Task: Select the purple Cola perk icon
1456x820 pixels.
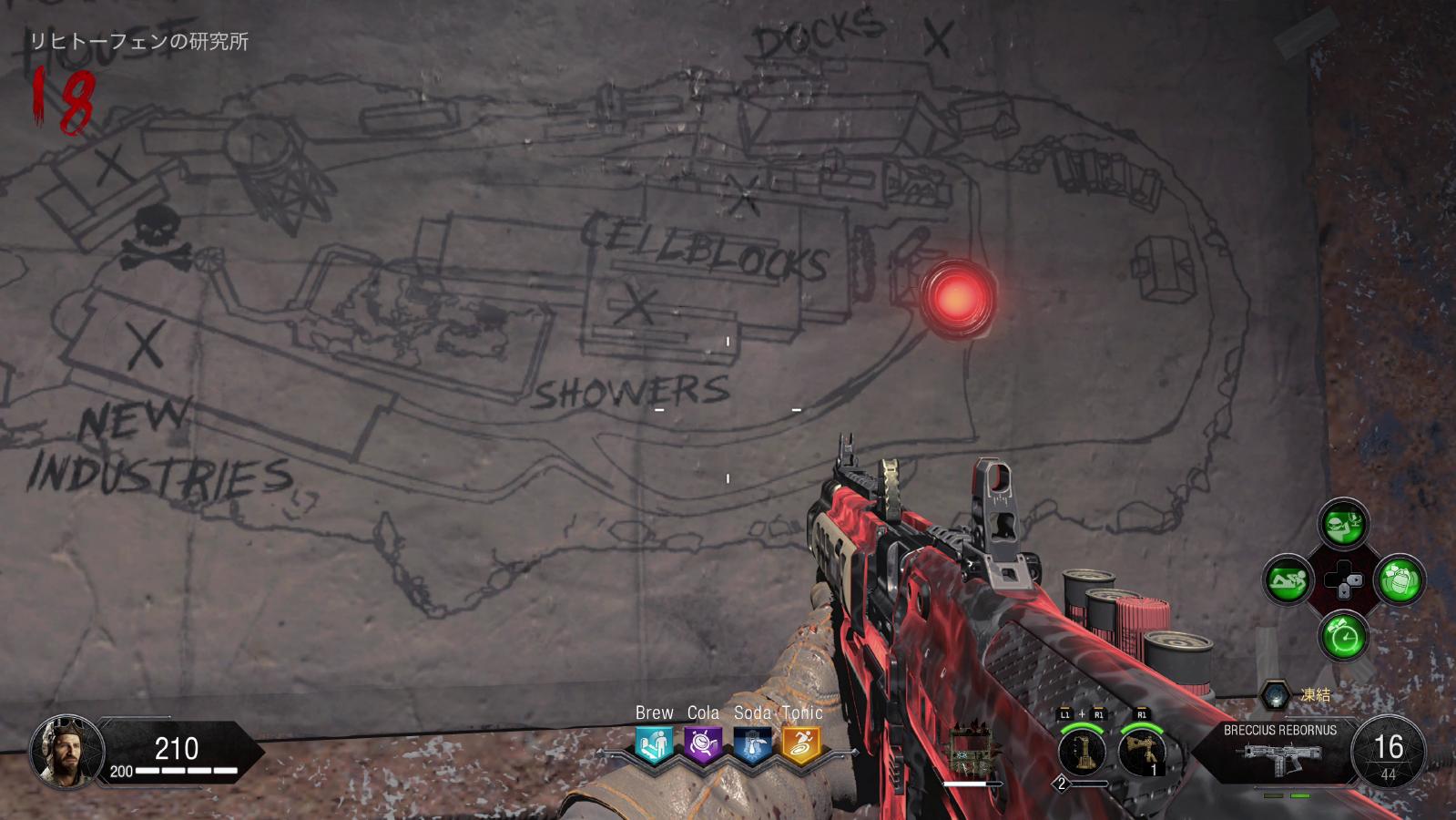Action: [703, 744]
